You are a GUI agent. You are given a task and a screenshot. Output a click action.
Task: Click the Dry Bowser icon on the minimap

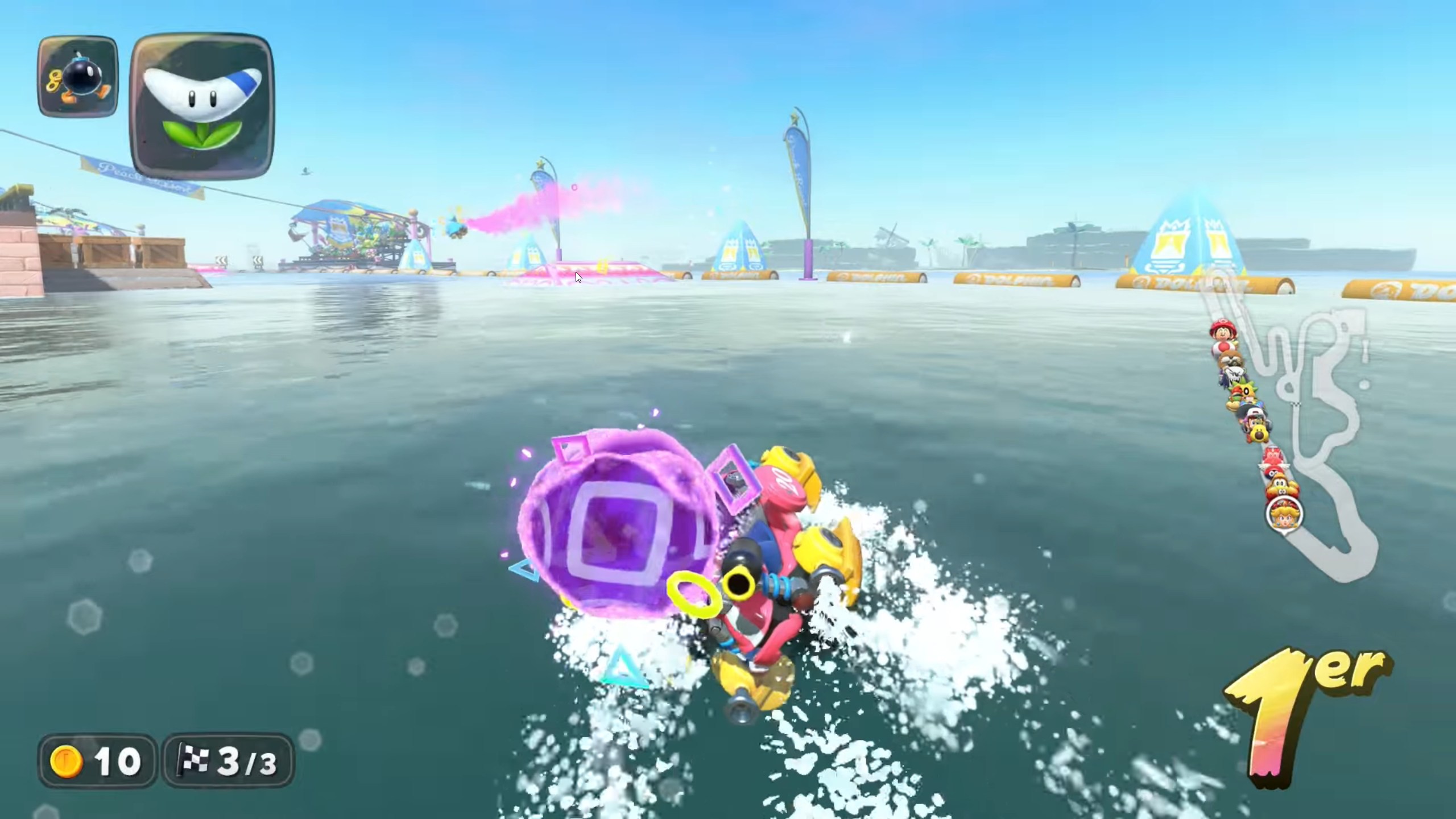[1234, 374]
